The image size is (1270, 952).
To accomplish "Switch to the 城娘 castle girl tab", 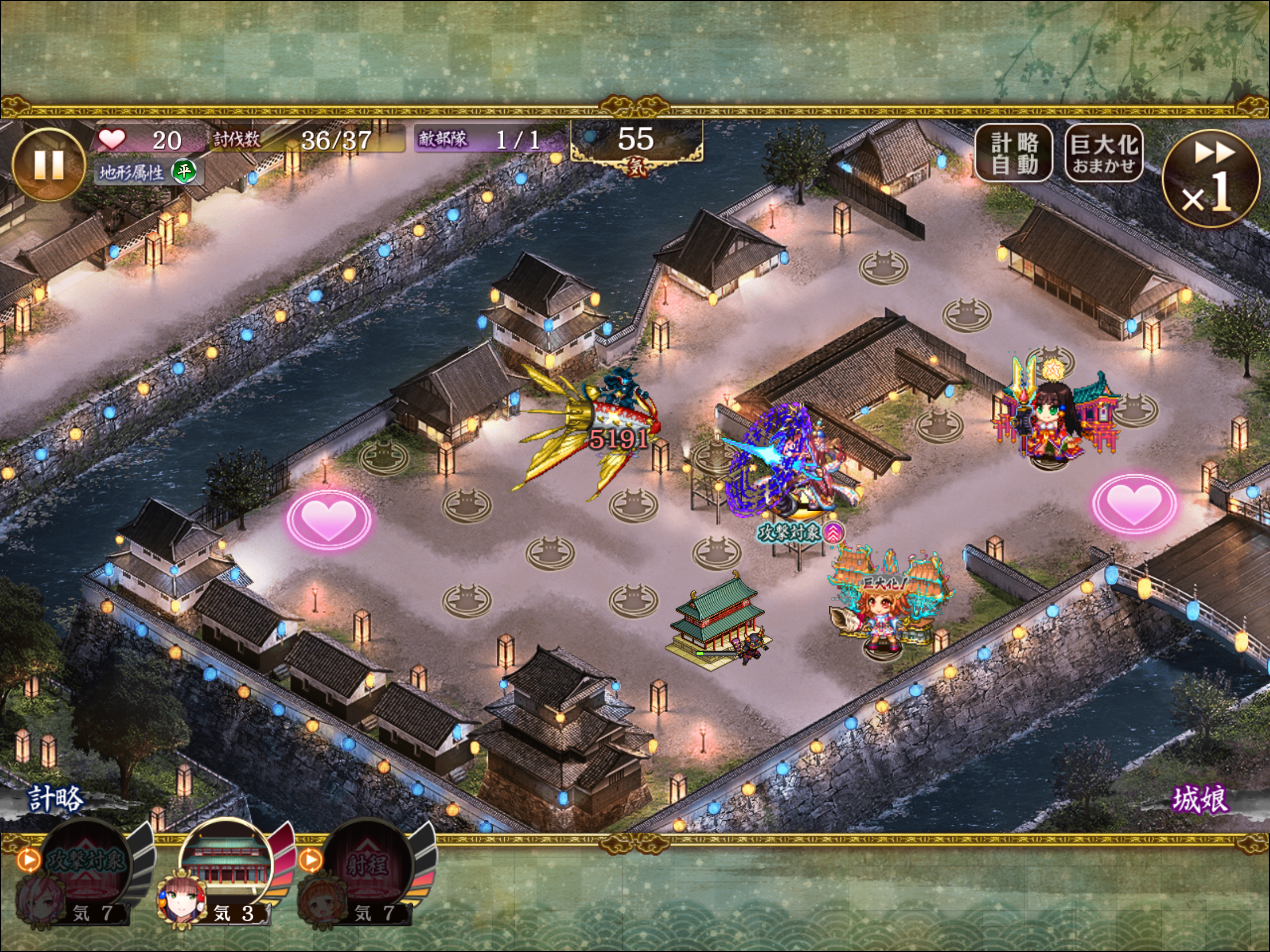I will coord(1199,800).
